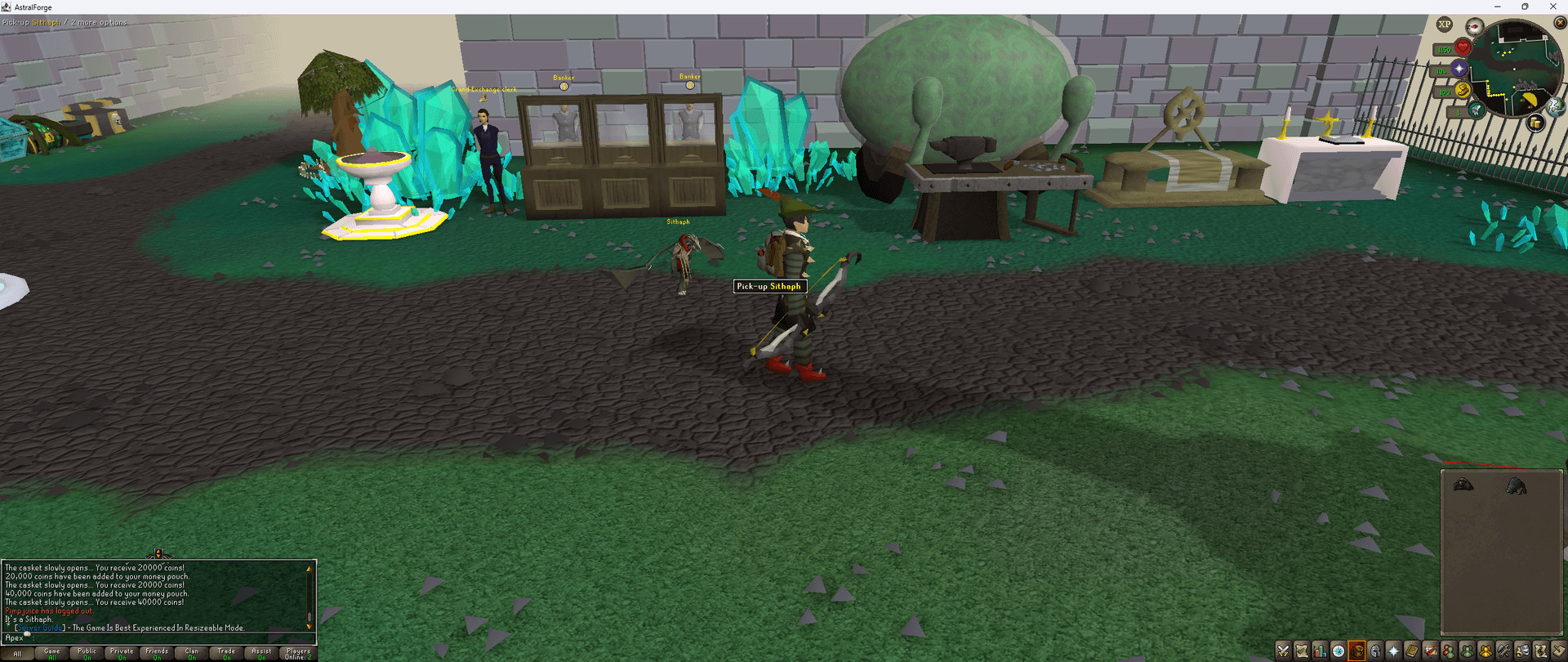
Task: Toggle the XP tracker orb
Action: pyautogui.click(x=1444, y=25)
